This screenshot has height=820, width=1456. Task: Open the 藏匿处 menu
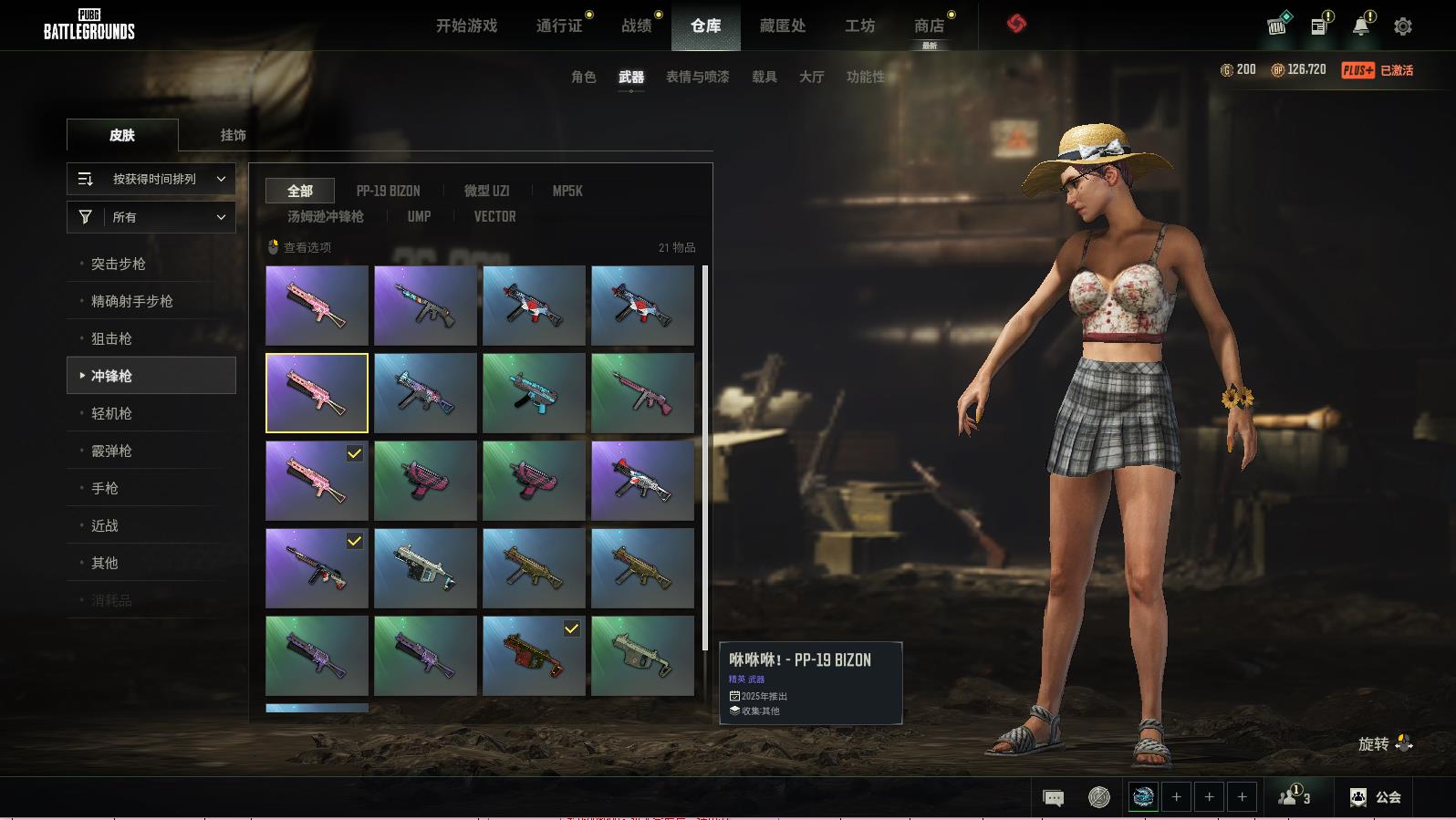[x=783, y=26]
